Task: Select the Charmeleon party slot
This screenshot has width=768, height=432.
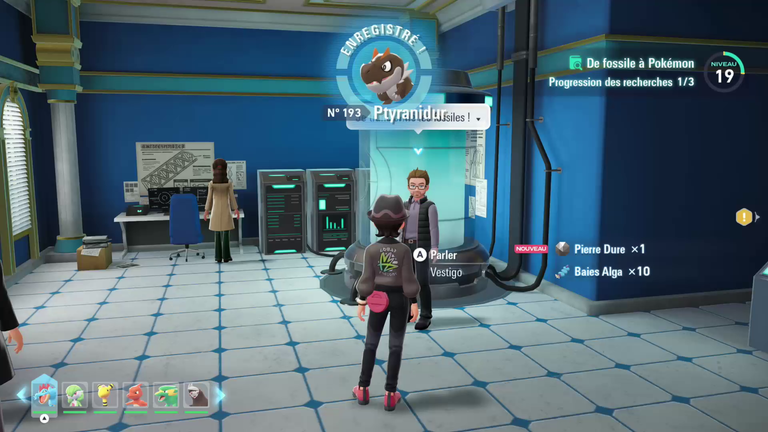Action: pyautogui.click(x=136, y=395)
